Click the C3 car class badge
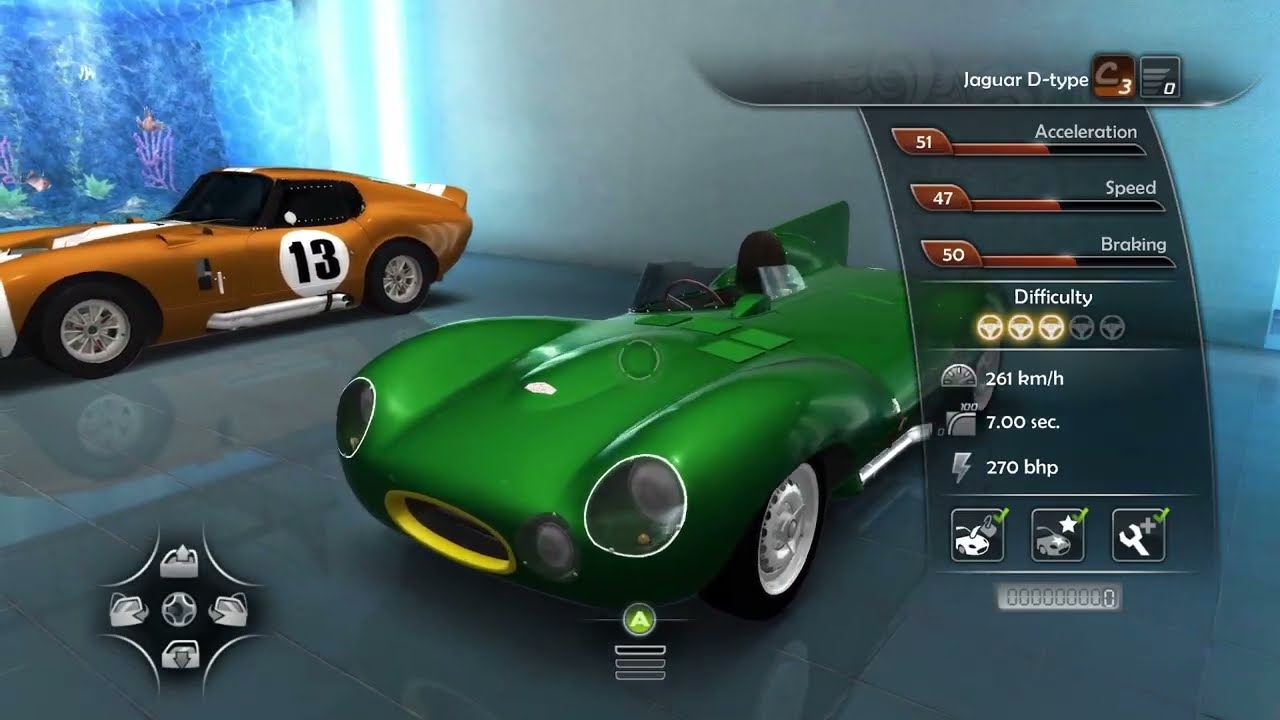 click(x=1112, y=77)
